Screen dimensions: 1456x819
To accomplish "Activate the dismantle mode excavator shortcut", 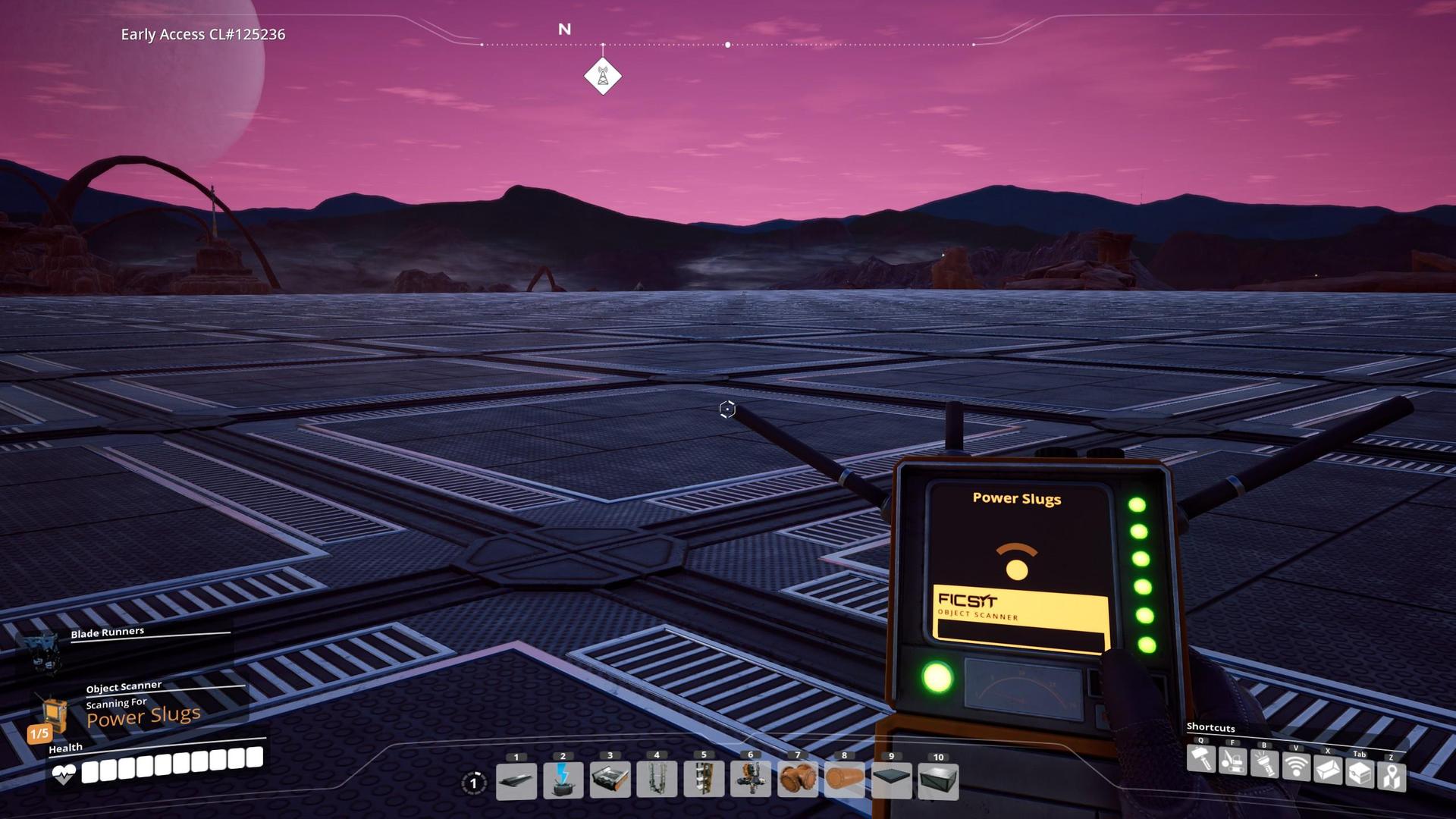I will coord(1232,761).
